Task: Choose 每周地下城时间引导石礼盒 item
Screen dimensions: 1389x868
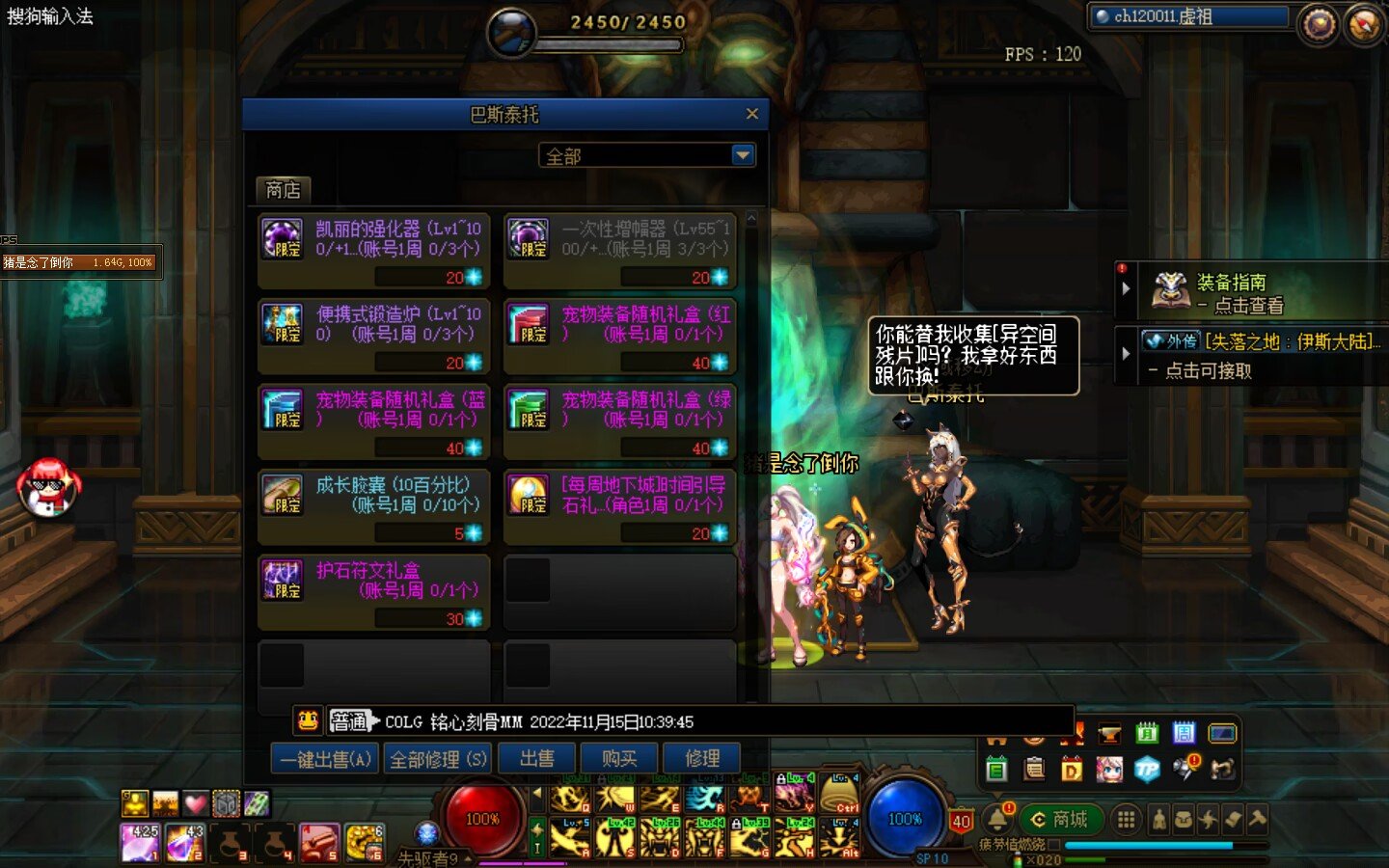Action: tap(620, 506)
